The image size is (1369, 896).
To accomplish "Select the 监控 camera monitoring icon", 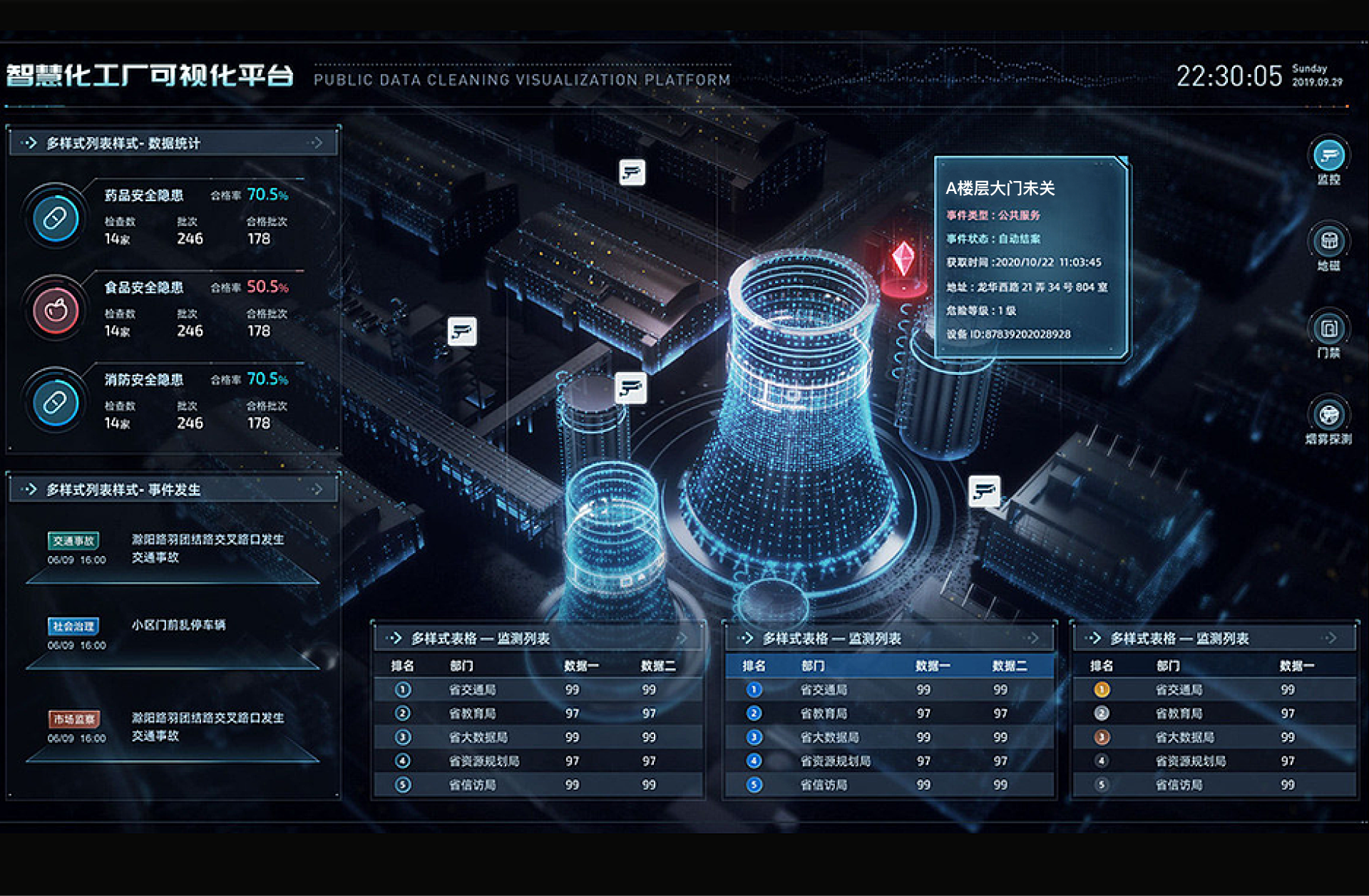I will click(1328, 155).
